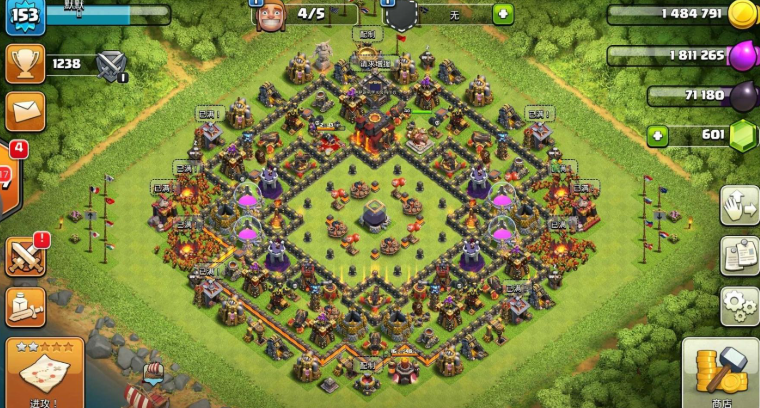Buy gems with the green plus button
Image resolution: width=760 pixels, height=408 pixels.
pos(657,135)
